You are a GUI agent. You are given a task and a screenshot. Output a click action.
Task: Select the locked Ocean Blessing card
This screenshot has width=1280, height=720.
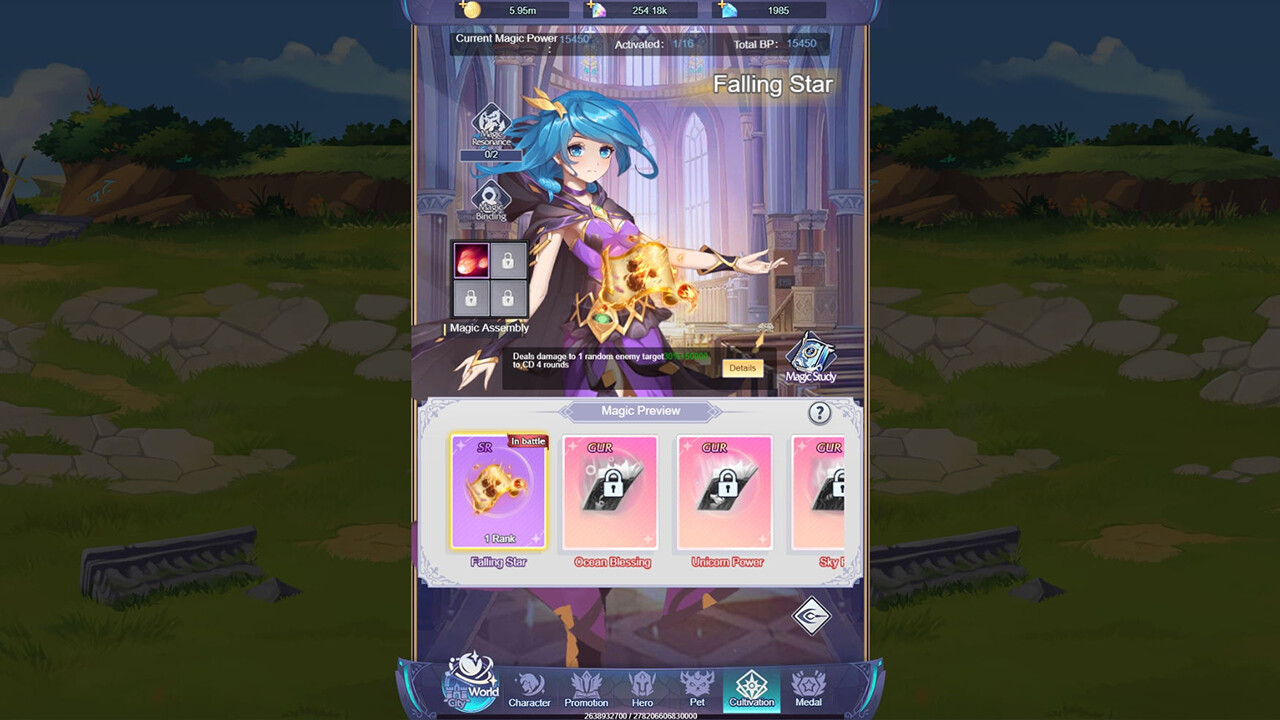click(x=610, y=492)
